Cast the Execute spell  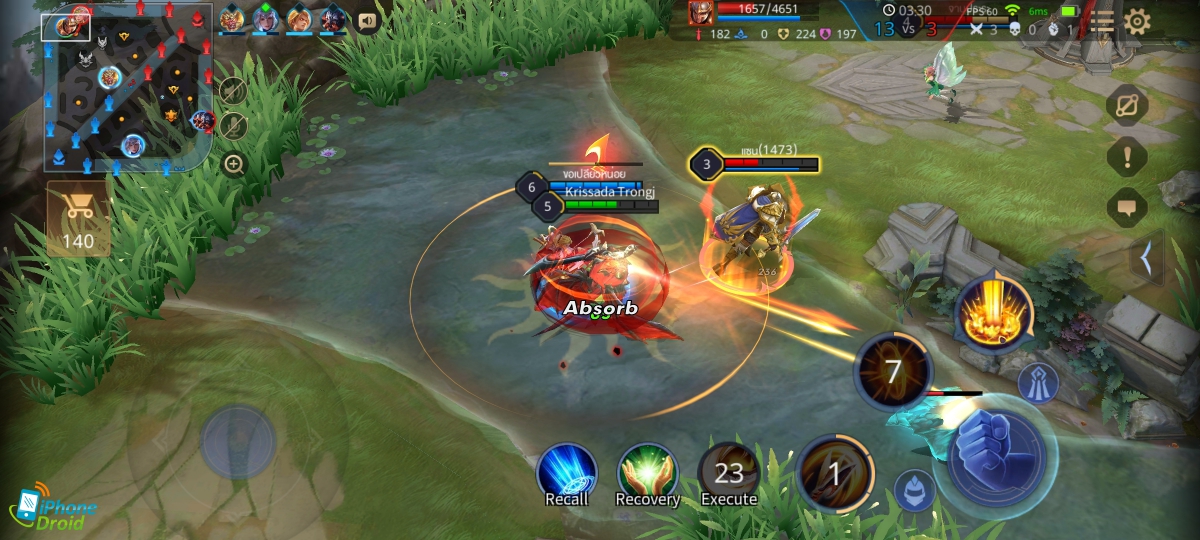point(729,474)
